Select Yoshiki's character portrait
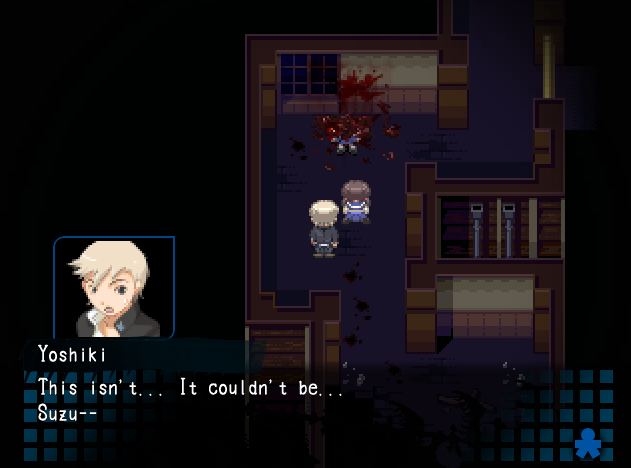The height and width of the screenshot is (468, 631). (114, 287)
